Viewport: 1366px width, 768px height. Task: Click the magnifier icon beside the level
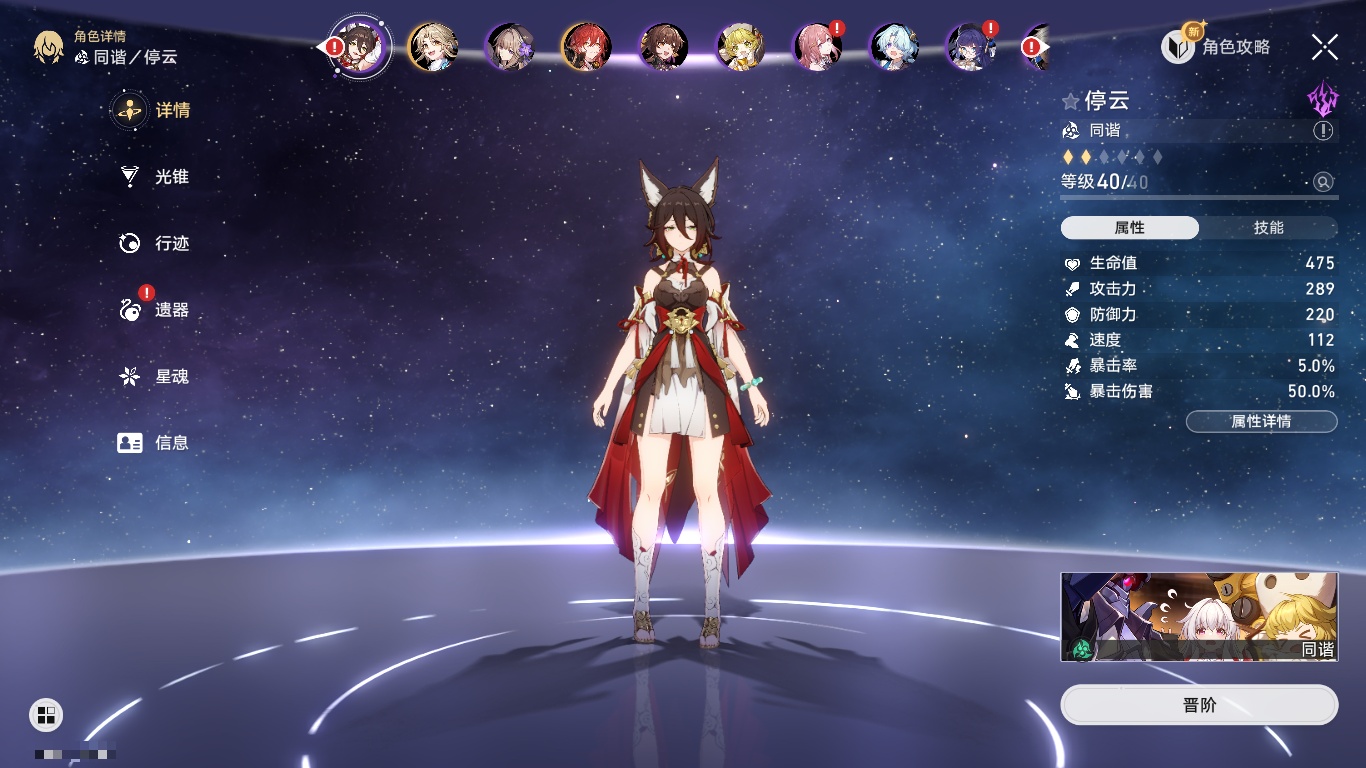pos(1323,182)
